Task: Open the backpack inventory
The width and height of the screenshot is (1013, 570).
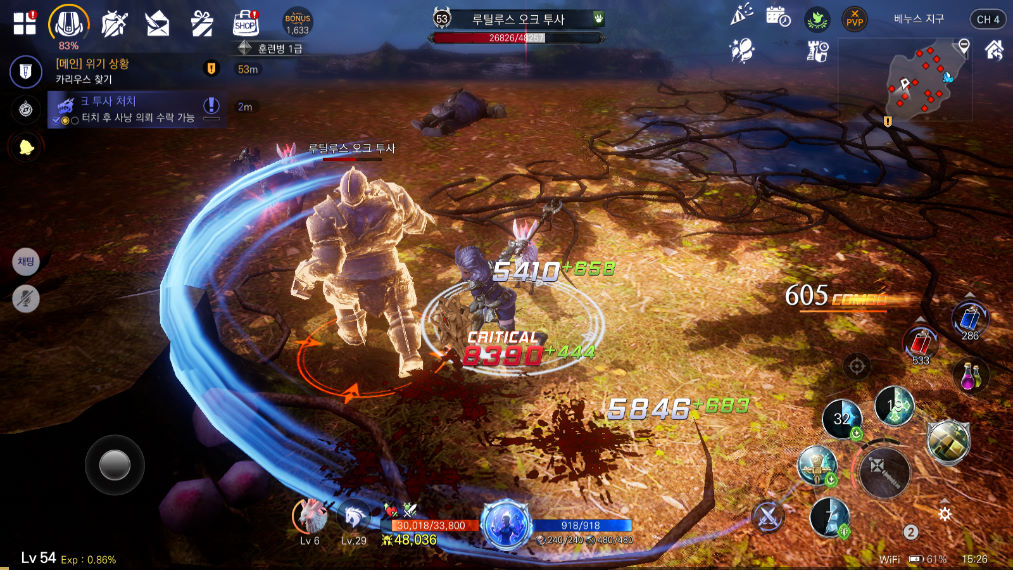Action: point(69,22)
